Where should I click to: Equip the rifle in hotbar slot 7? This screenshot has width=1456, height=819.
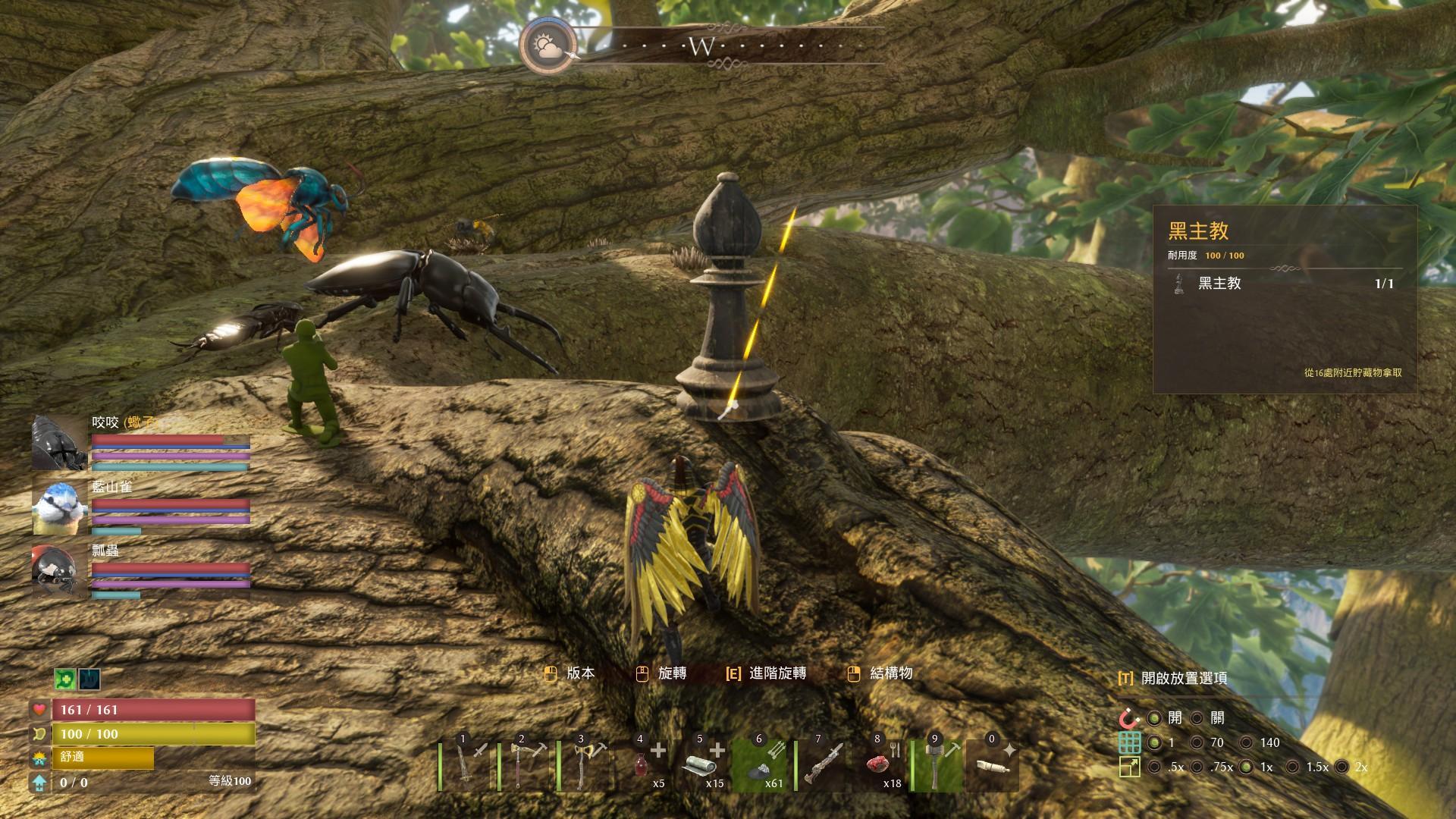pyautogui.click(x=821, y=764)
